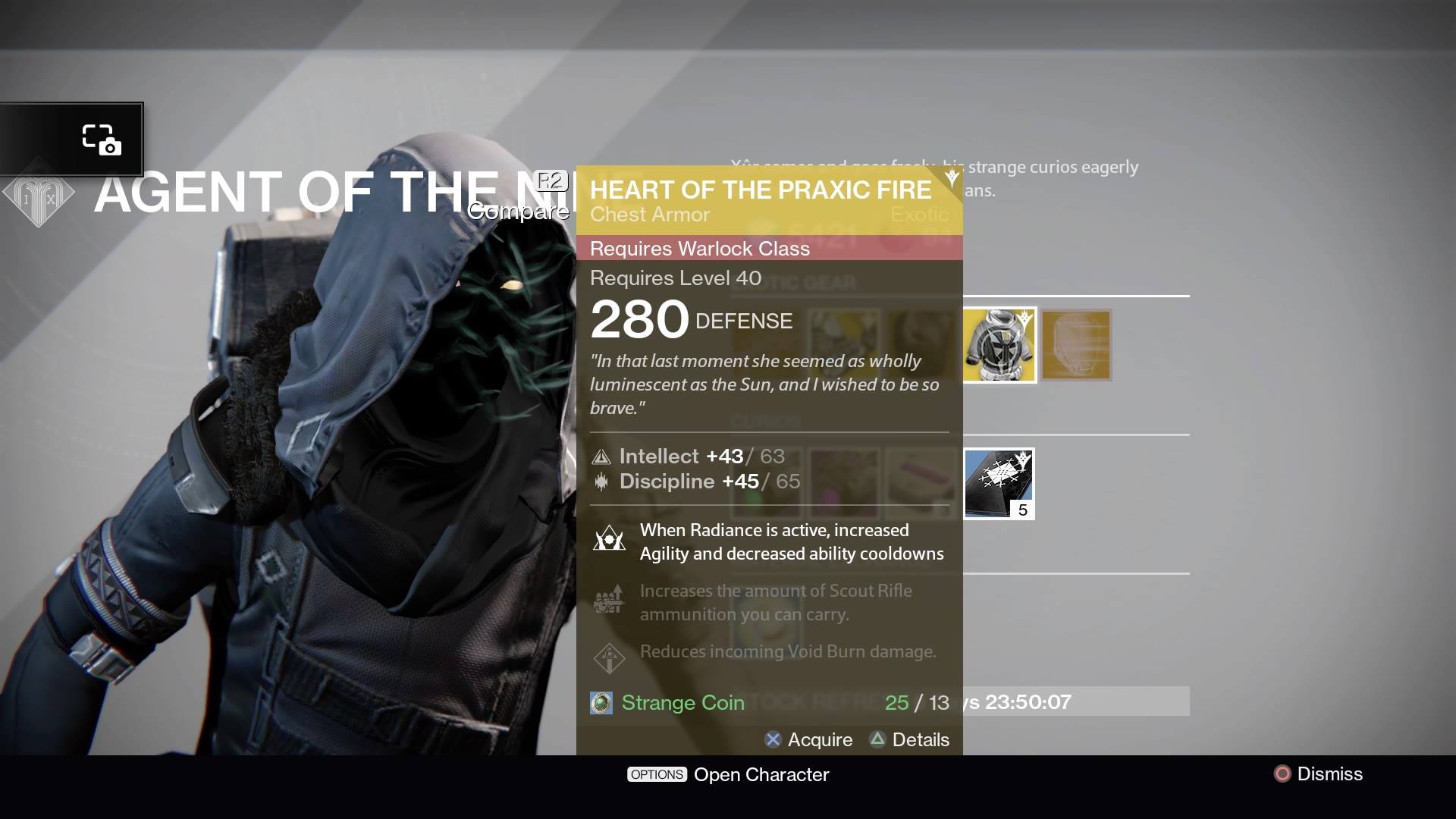Viewport: 1456px width, 819px height.
Task: Click the stock refresh countdown timer
Action: click(1028, 702)
